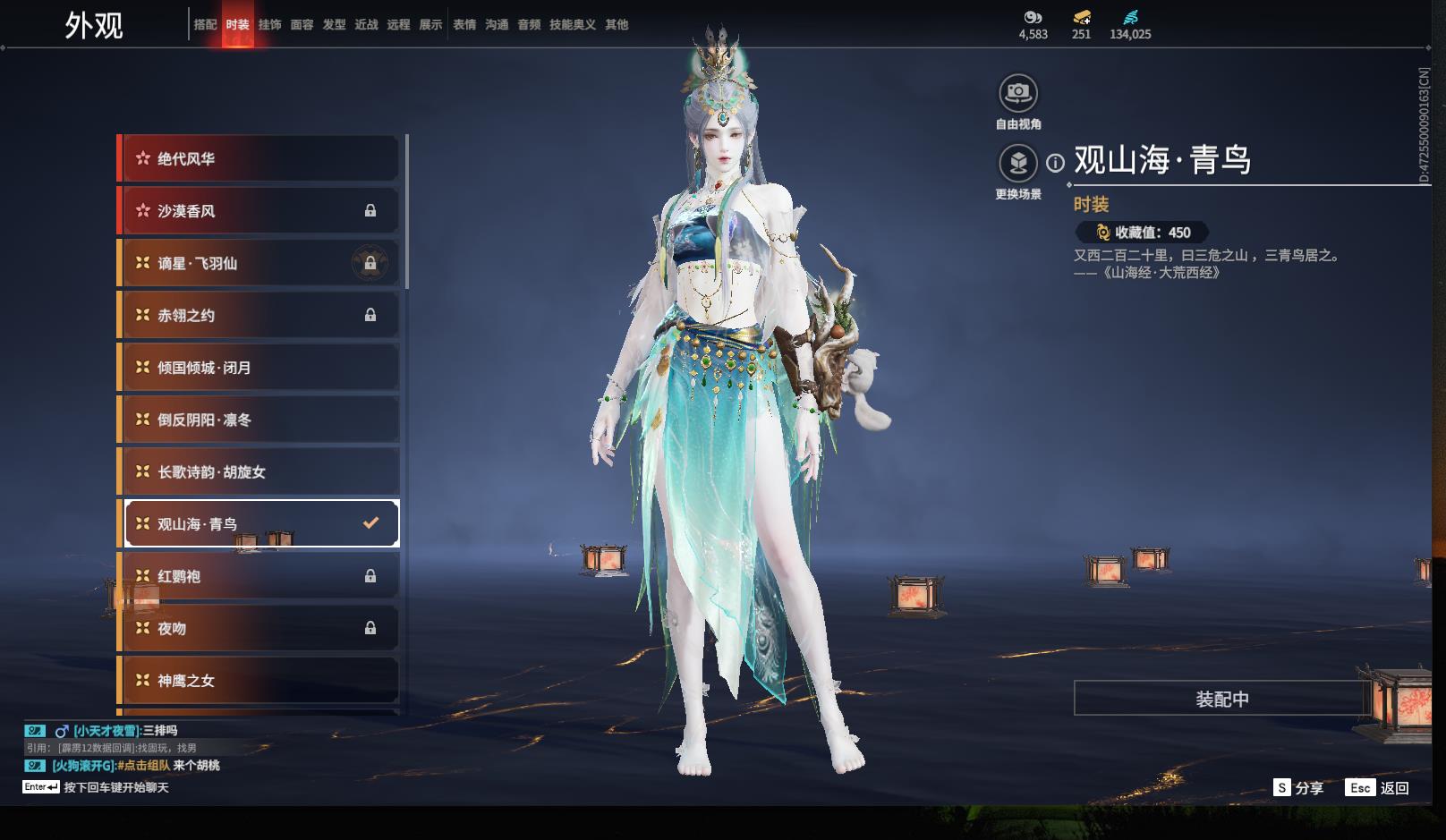1446x840 pixels.
Task: Select the 神鹰之女 outfit
Action: pos(259,681)
